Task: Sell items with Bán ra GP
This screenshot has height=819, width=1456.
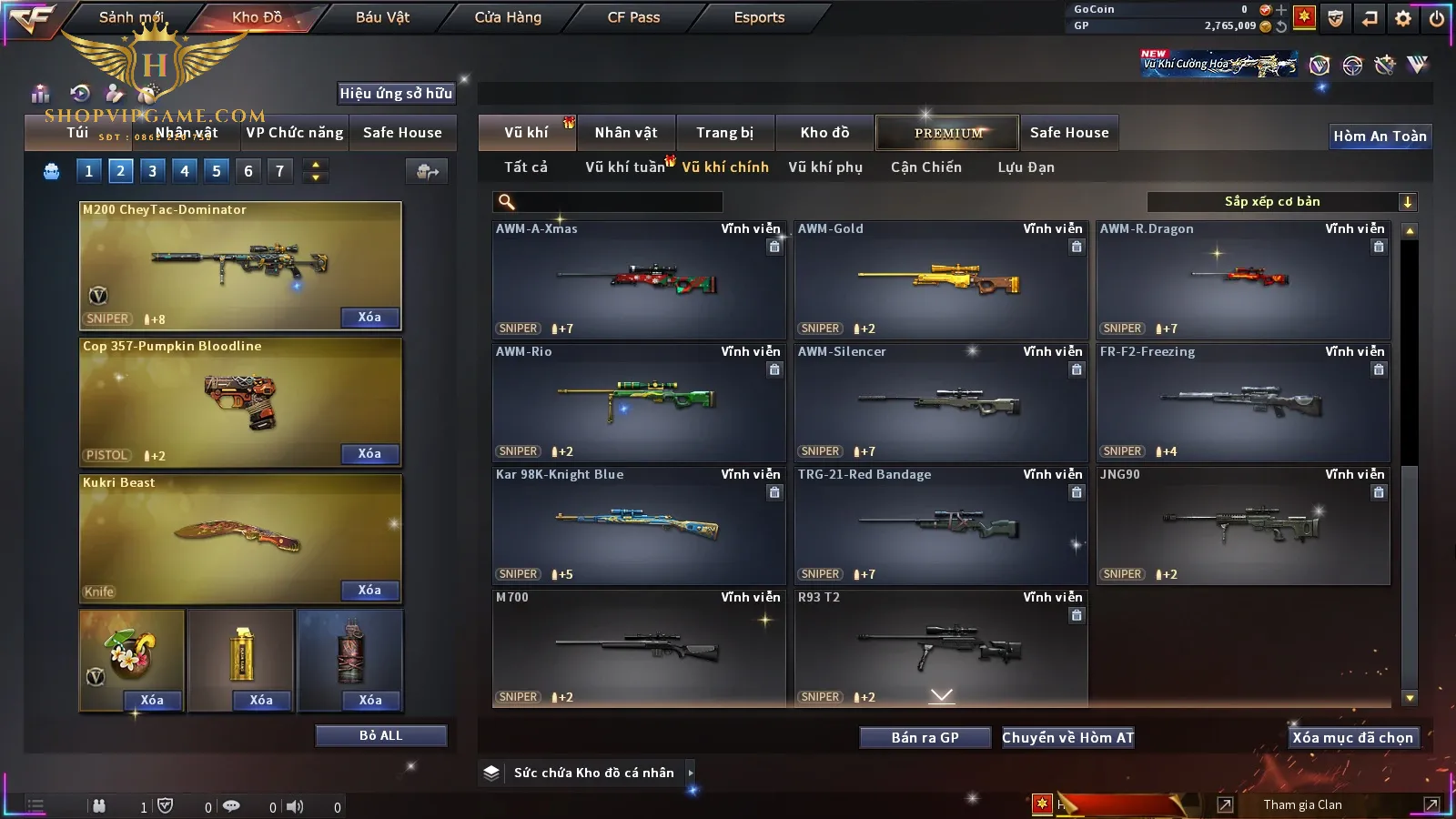Action: tap(925, 738)
